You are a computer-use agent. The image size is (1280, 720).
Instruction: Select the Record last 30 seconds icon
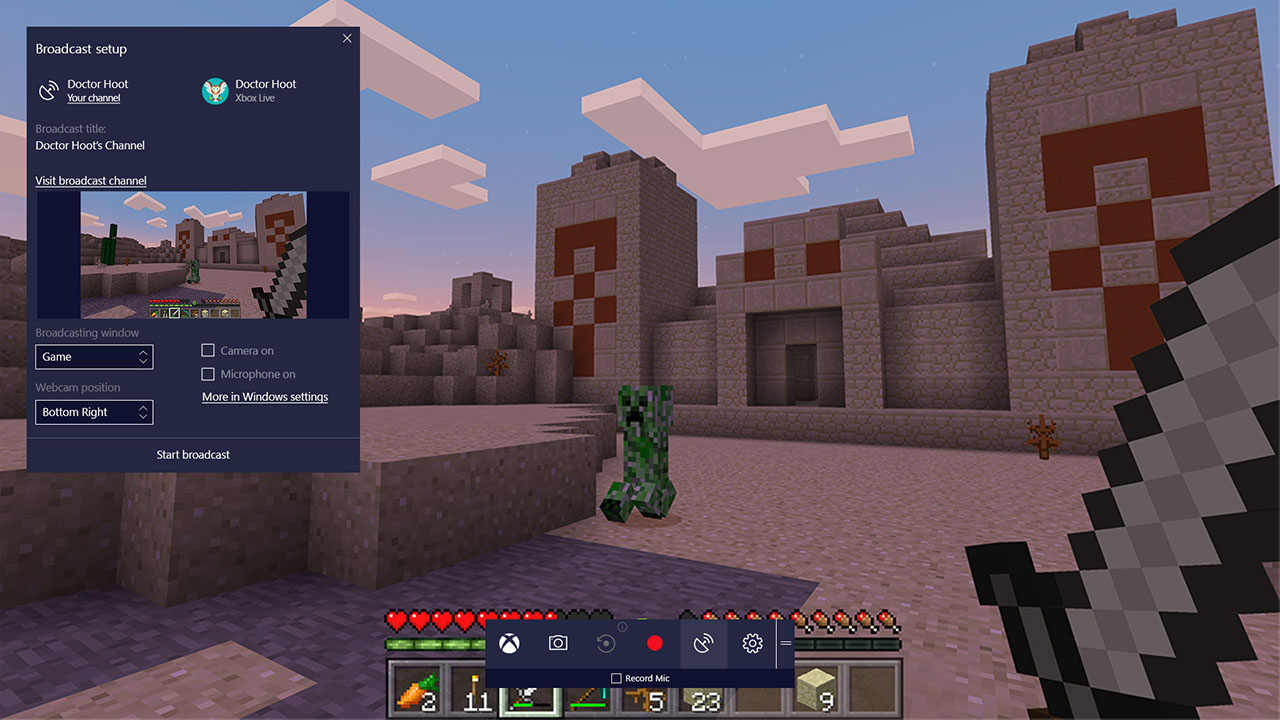click(608, 644)
